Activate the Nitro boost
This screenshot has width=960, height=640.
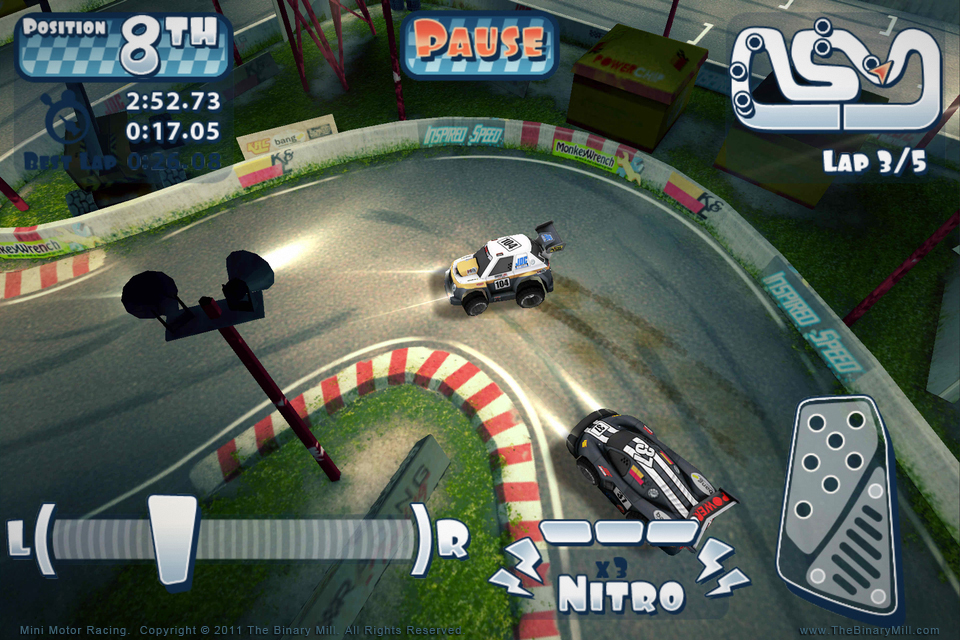[x=620, y=590]
